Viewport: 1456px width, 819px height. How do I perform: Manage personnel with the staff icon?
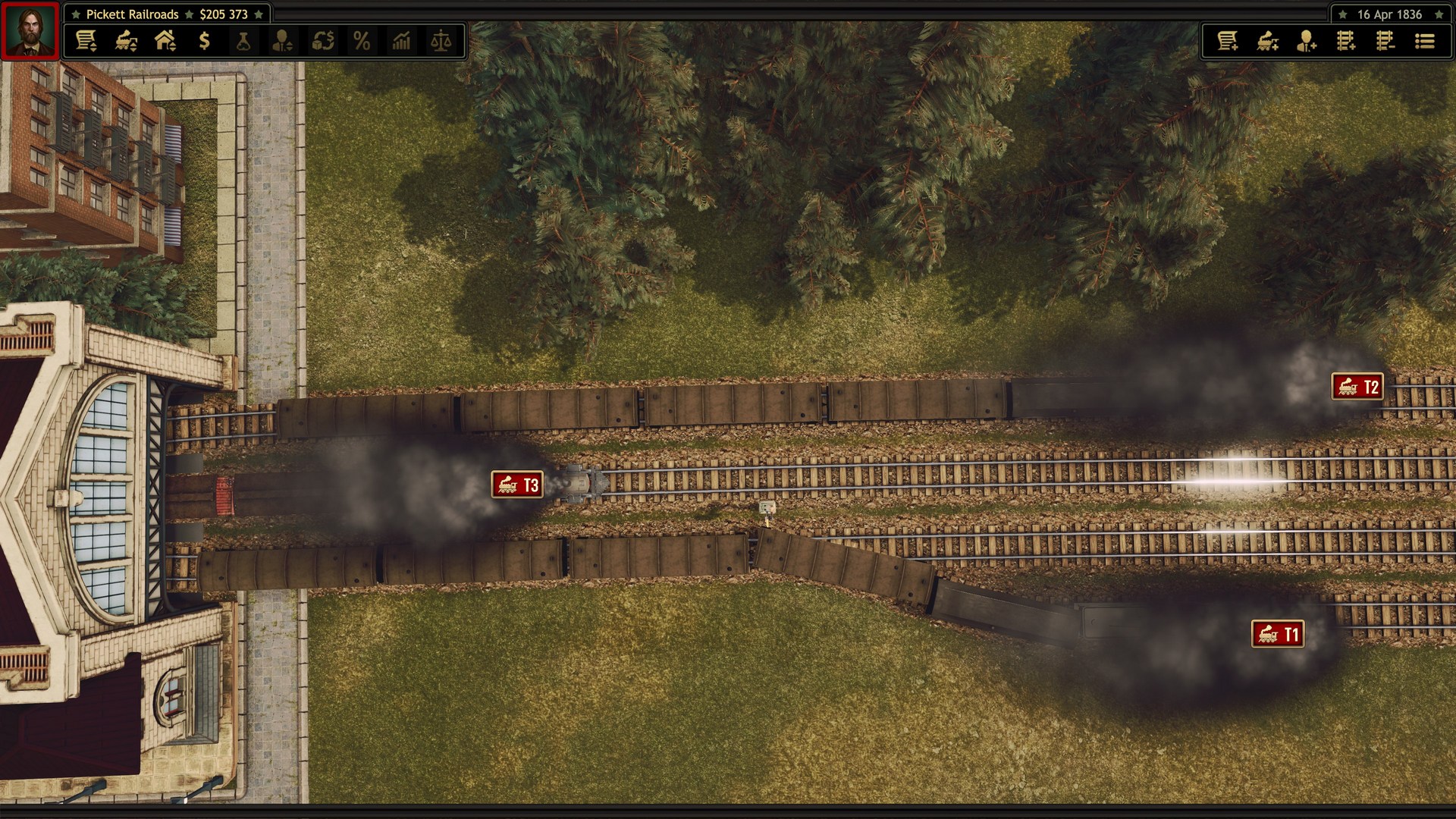pos(282,42)
